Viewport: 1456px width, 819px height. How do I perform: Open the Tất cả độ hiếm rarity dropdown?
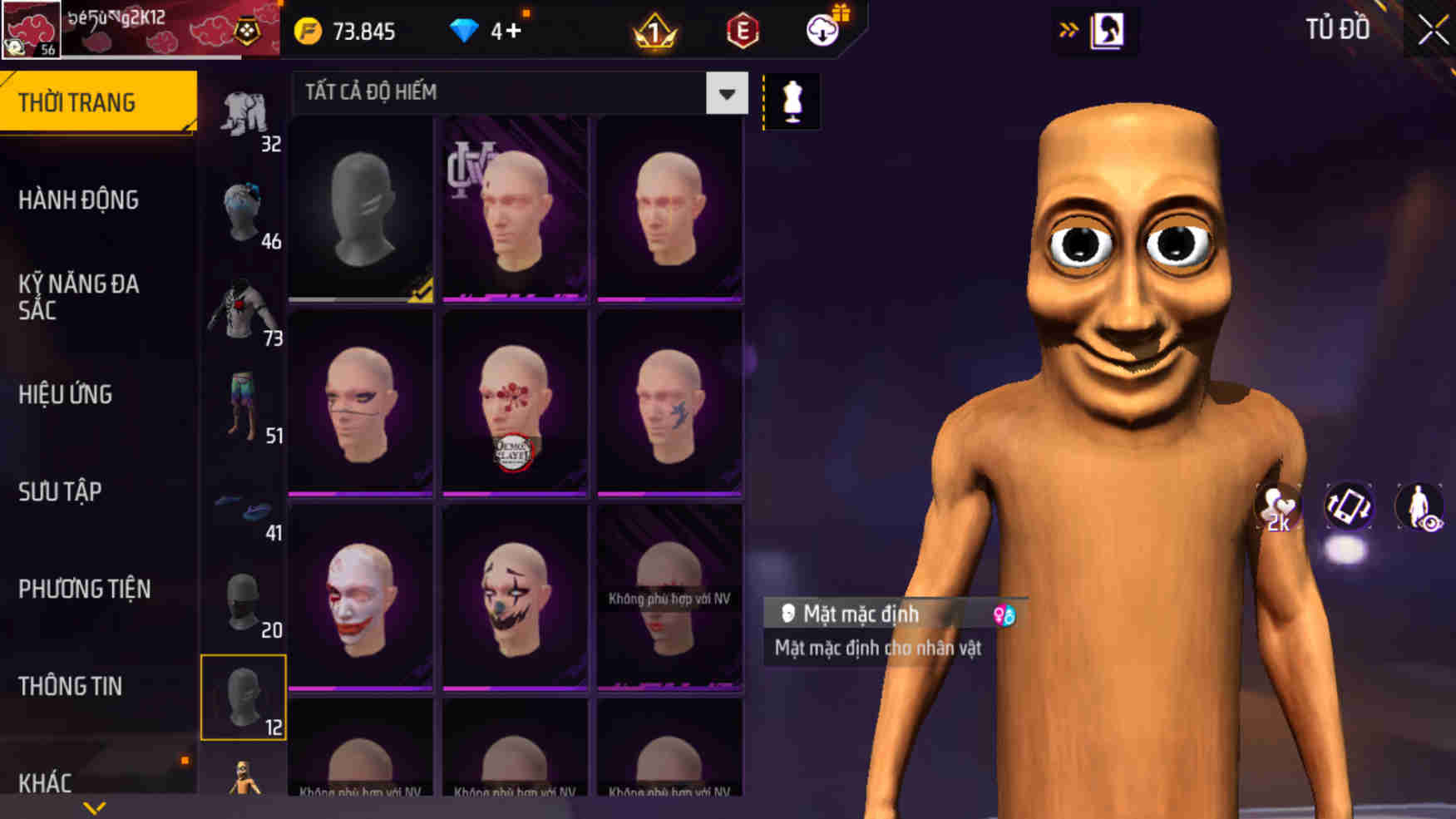pyautogui.click(x=516, y=92)
